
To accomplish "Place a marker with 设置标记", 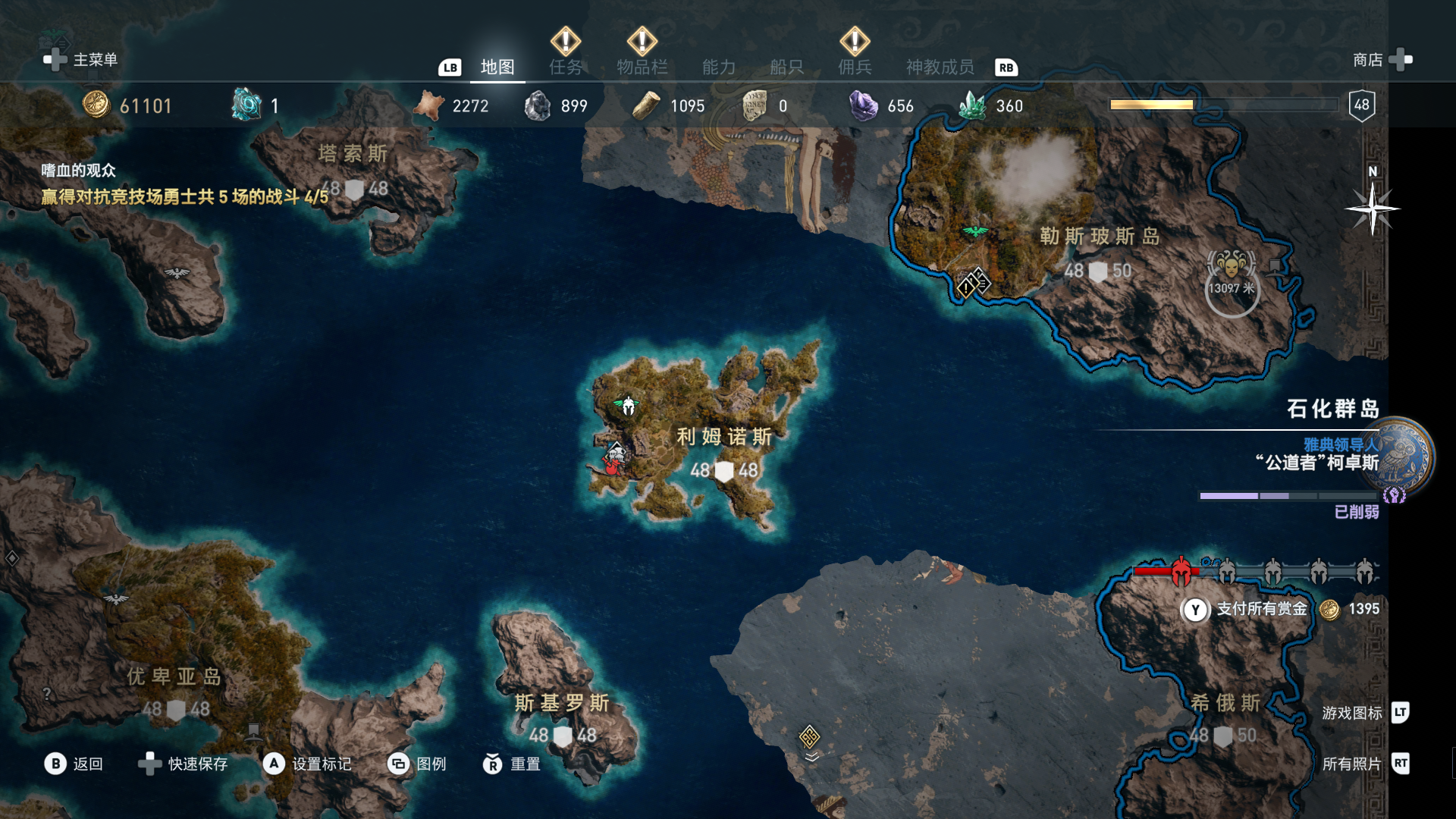I will [307, 764].
